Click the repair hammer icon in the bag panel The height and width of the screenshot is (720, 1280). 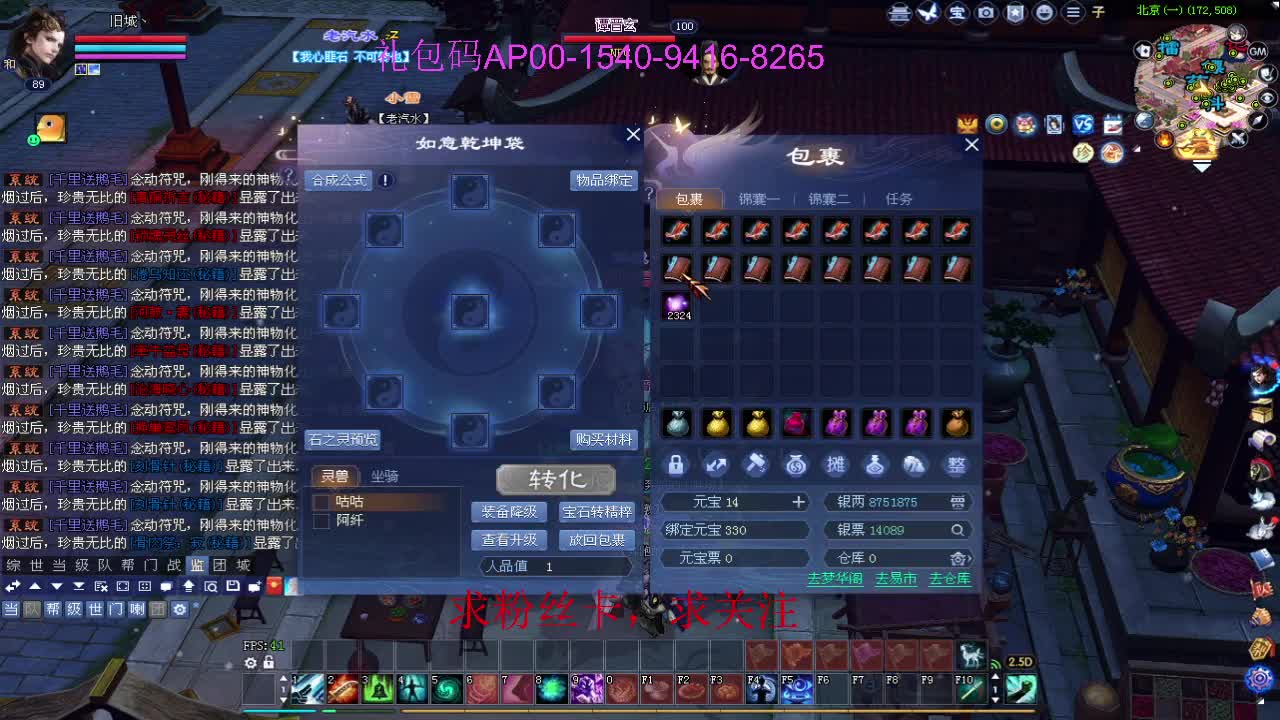(x=756, y=464)
